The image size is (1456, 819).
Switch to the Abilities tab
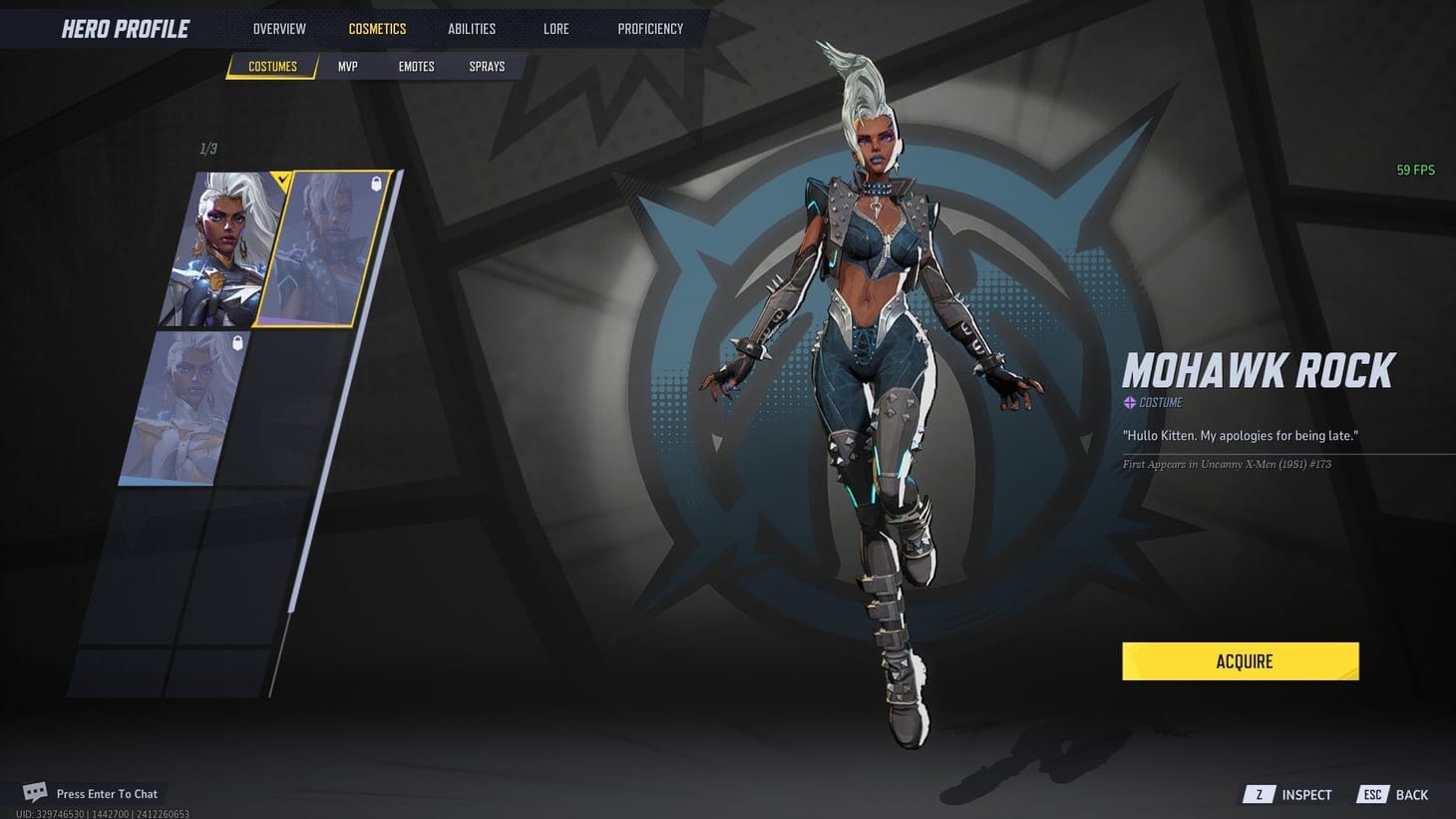click(x=471, y=28)
